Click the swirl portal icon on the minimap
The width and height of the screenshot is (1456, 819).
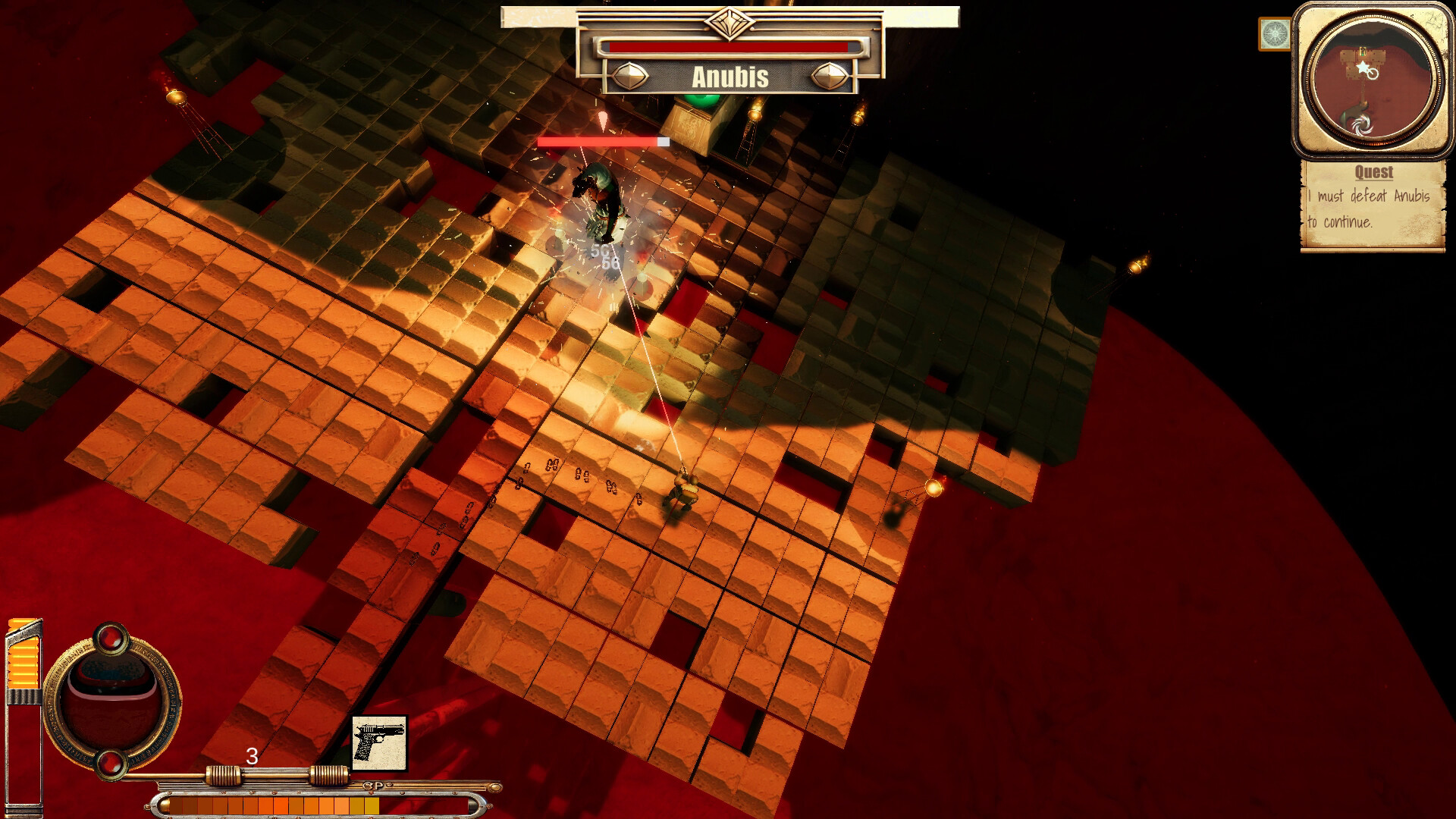(1363, 124)
